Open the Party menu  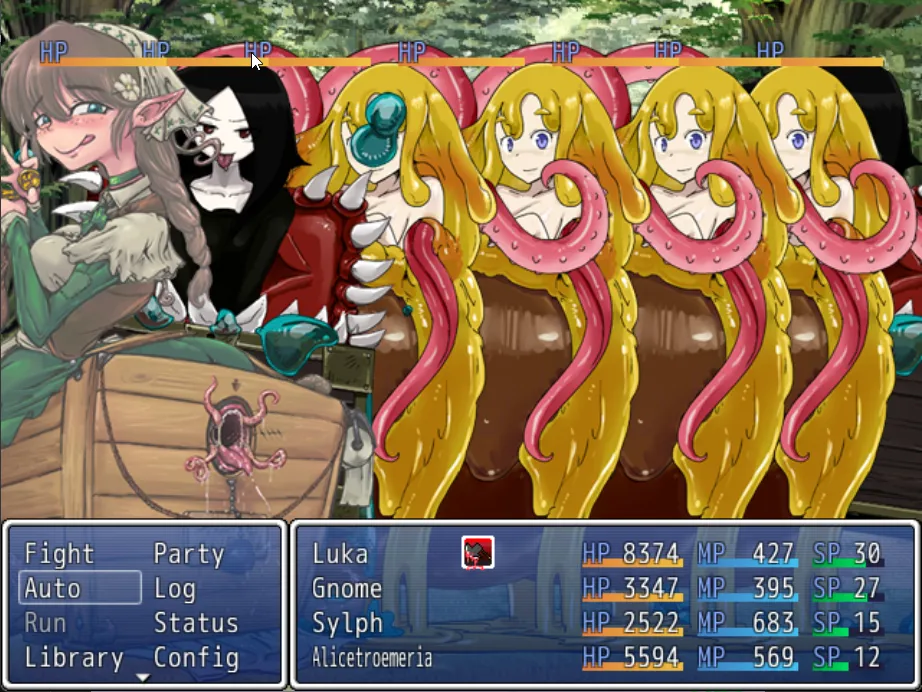188,554
